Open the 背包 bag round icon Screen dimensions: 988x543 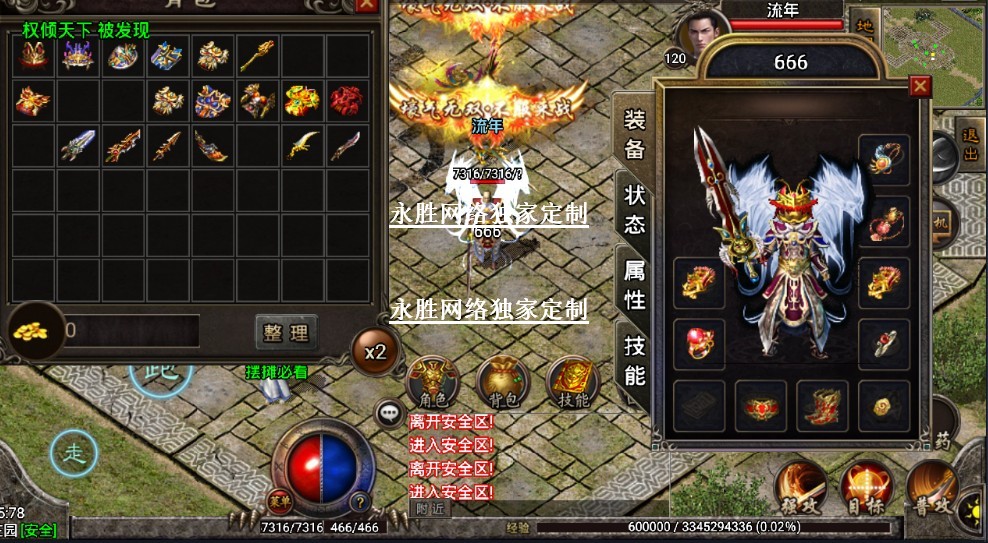pos(502,381)
